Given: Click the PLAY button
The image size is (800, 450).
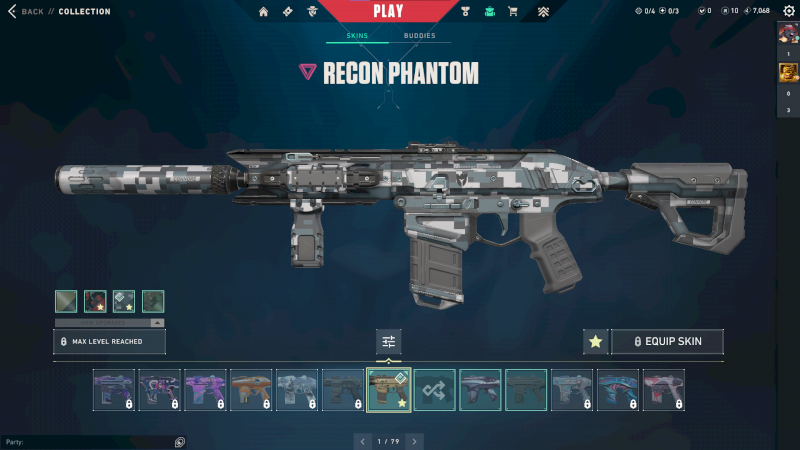Looking at the screenshot, I should 388,12.
